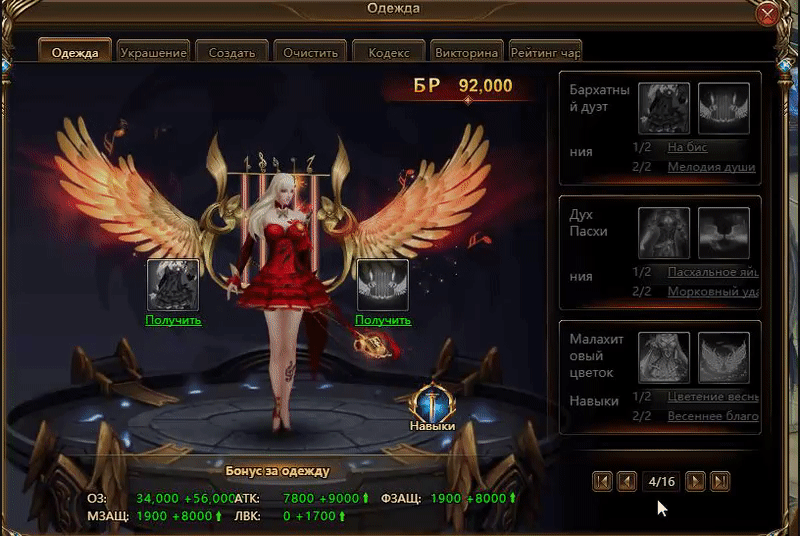Switch to the Одежда tab

coord(74,52)
